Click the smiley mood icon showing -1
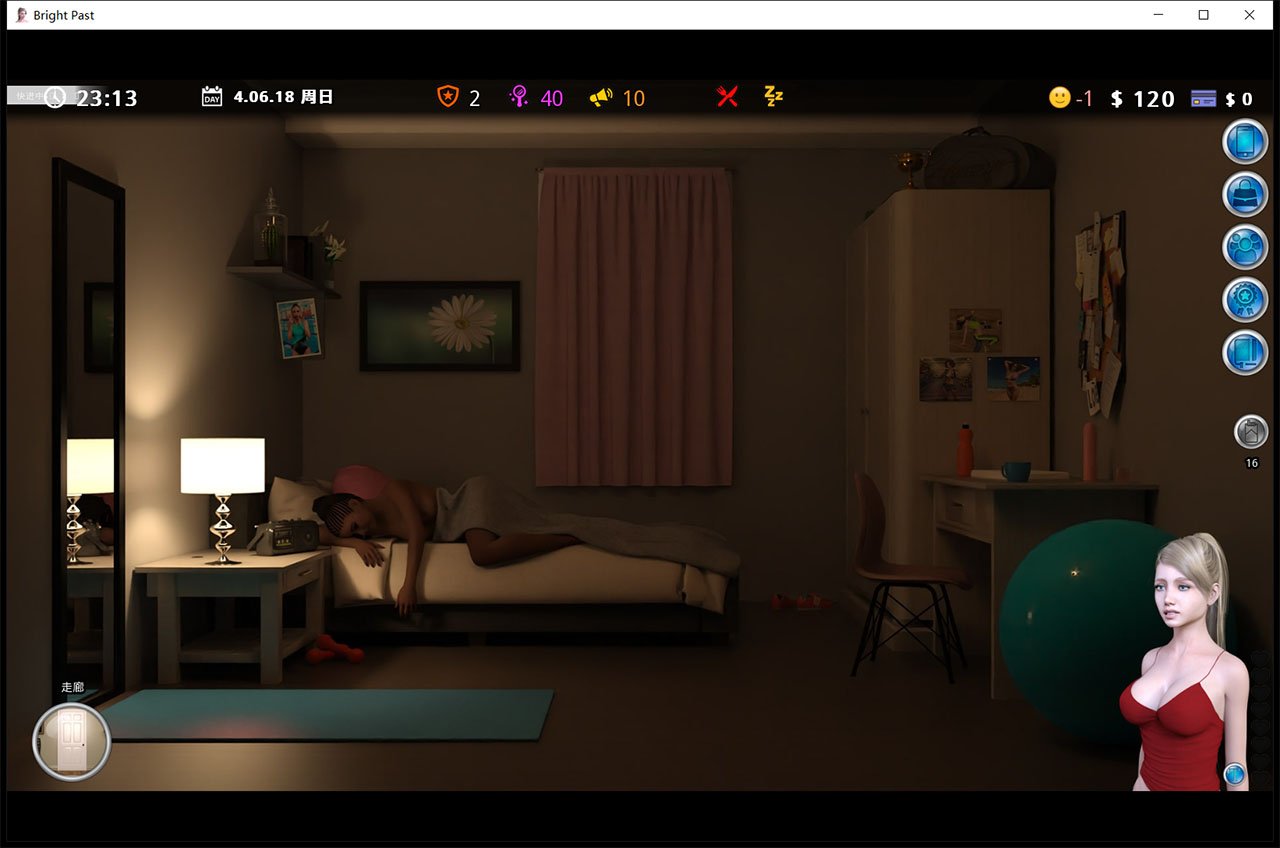This screenshot has height=848, width=1280. click(x=1058, y=98)
